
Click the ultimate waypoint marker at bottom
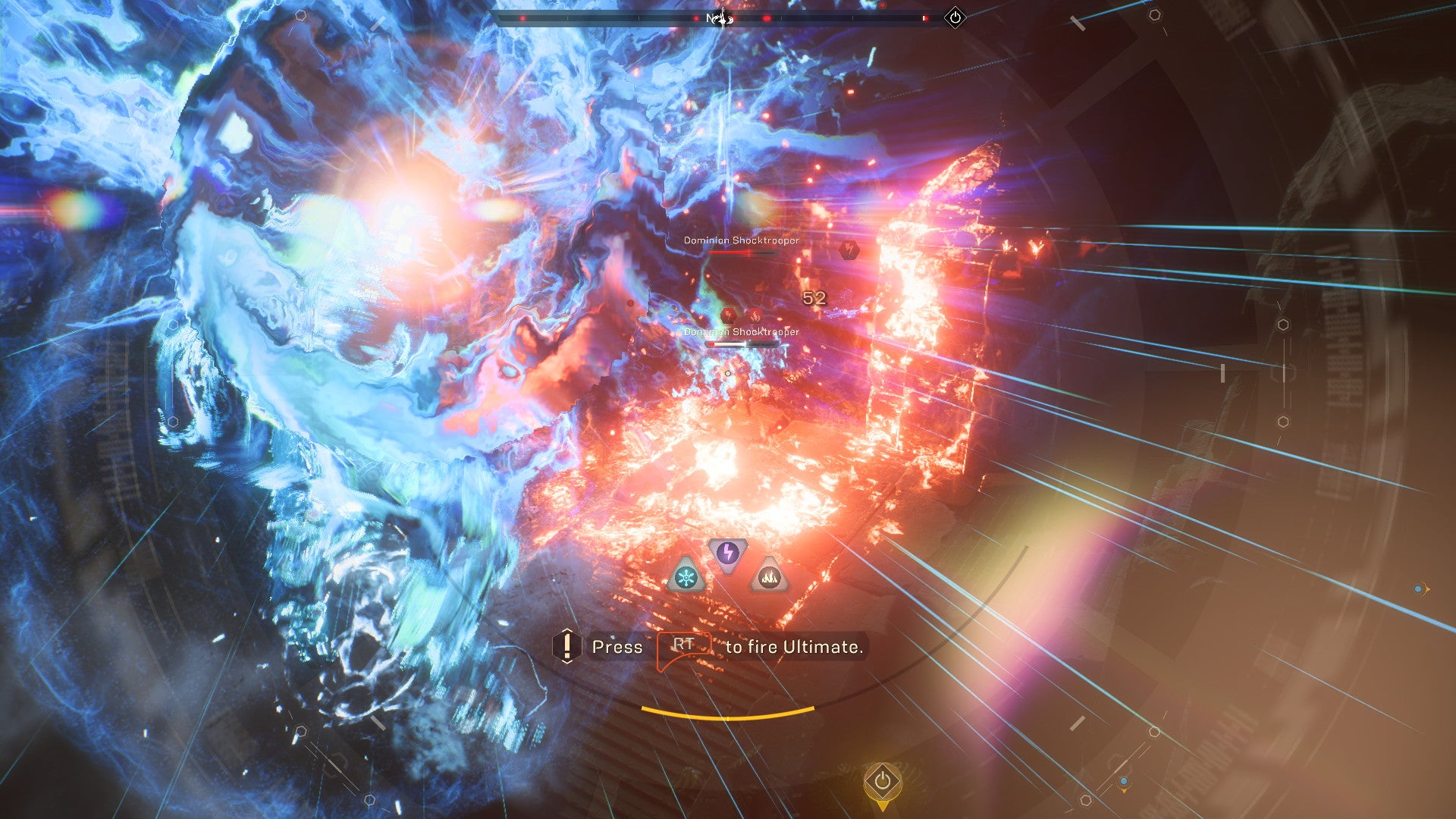click(x=883, y=781)
